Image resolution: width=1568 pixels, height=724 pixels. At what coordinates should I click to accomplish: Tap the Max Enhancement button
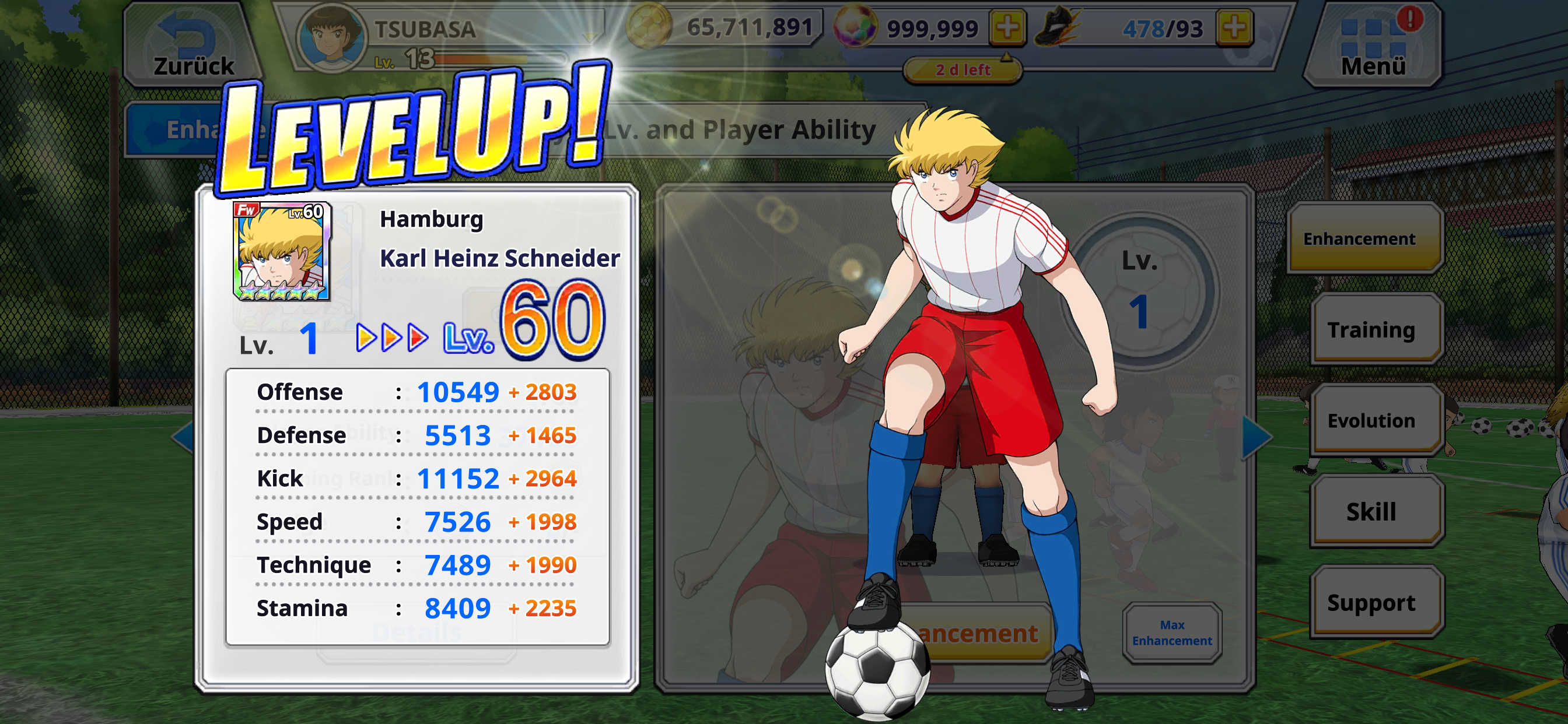click(x=1172, y=632)
